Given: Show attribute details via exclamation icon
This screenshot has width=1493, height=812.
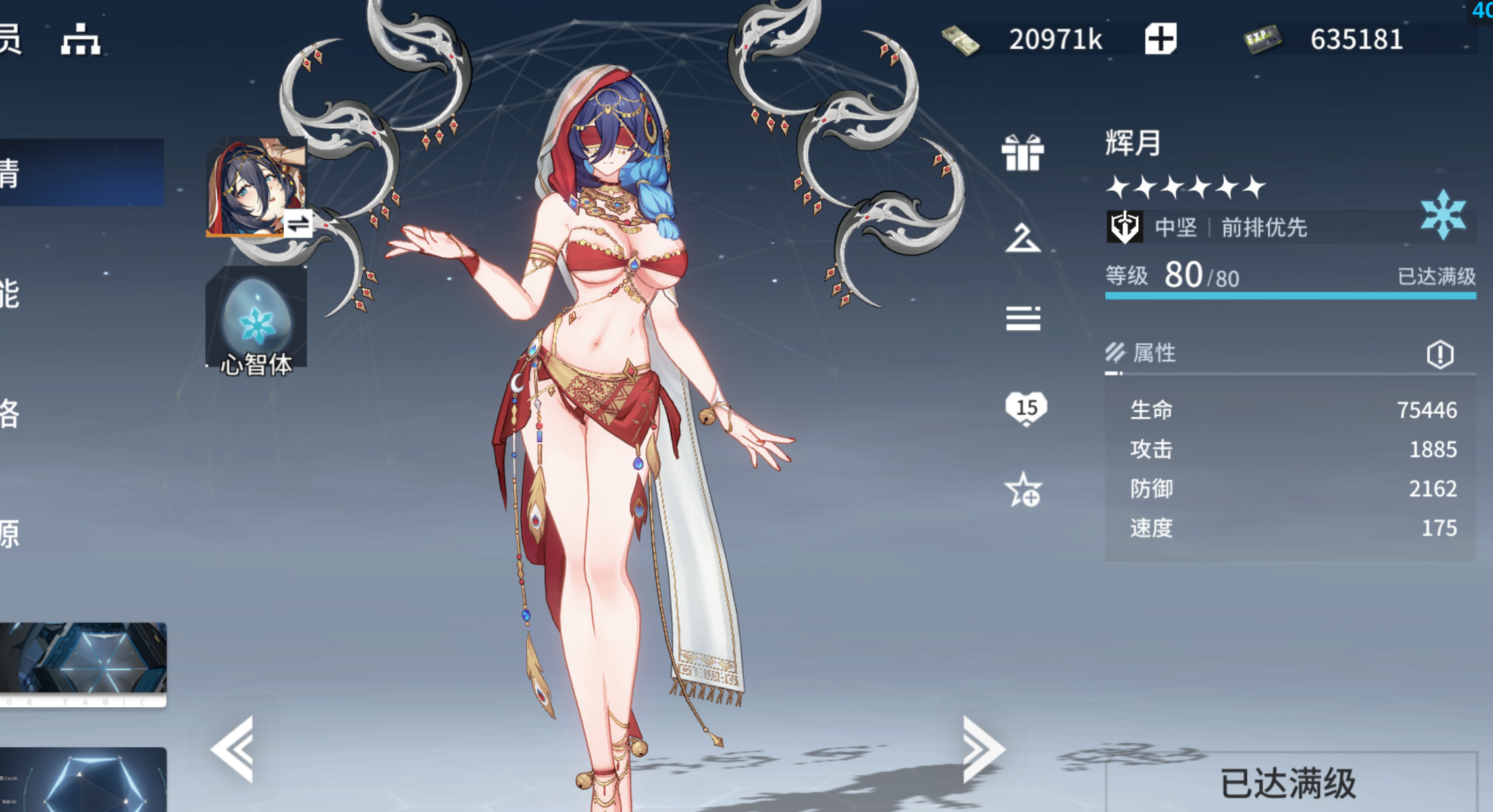Looking at the screenshot, I should 1440,354.
